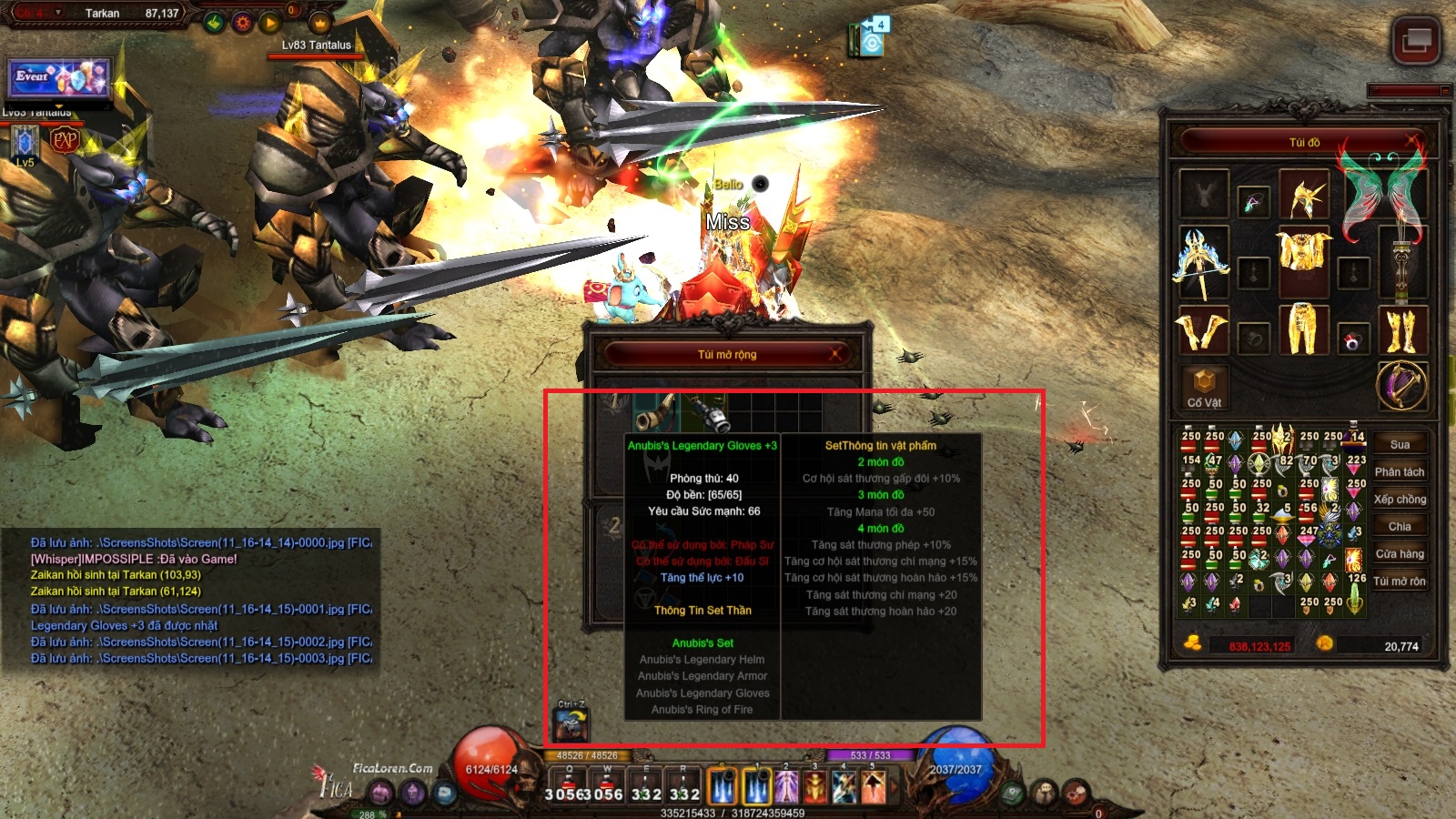This screenshot has height=819, width=1456.
Task: Open the Cửa hàng shop
Action: 1400,554
